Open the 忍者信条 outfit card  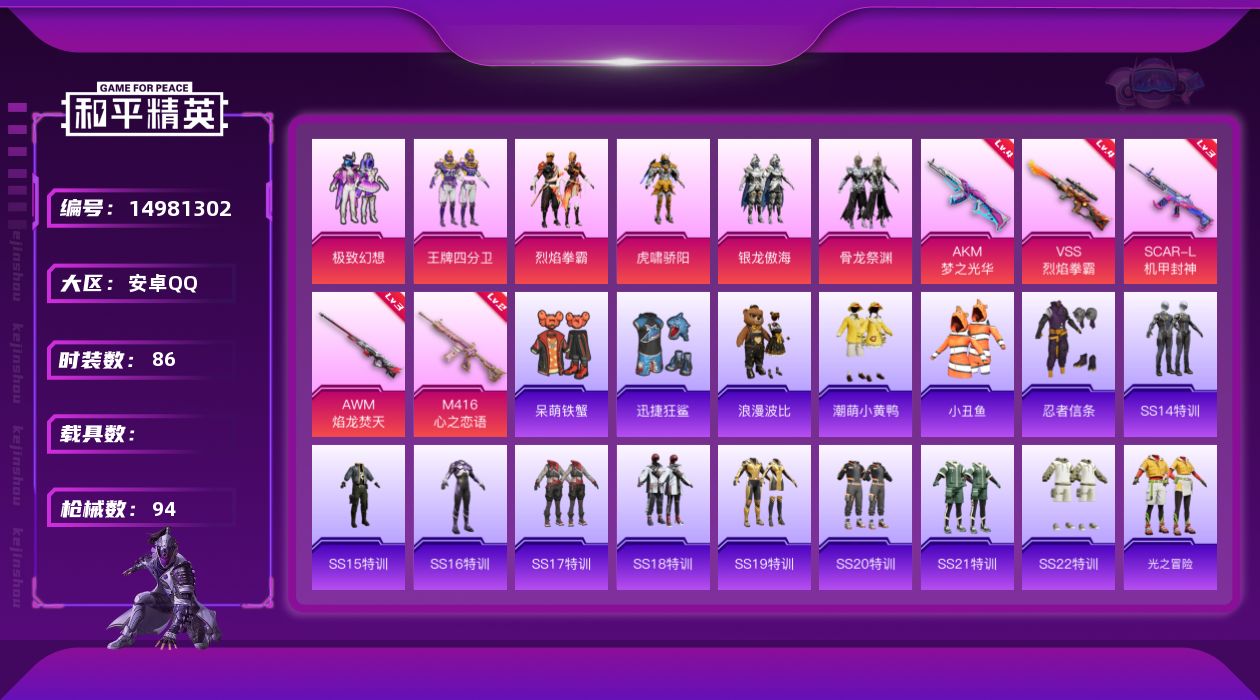coord(1068,364)
